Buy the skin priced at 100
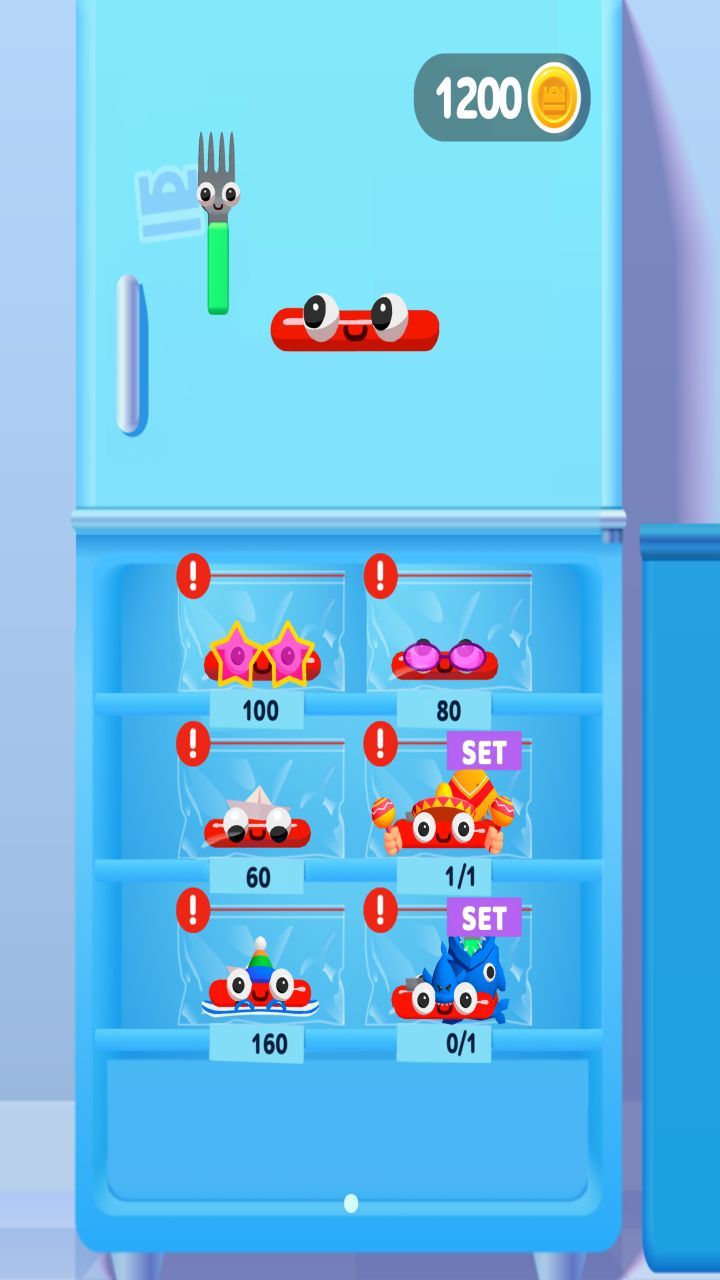720x1280 pixels. tap(259, 712)
